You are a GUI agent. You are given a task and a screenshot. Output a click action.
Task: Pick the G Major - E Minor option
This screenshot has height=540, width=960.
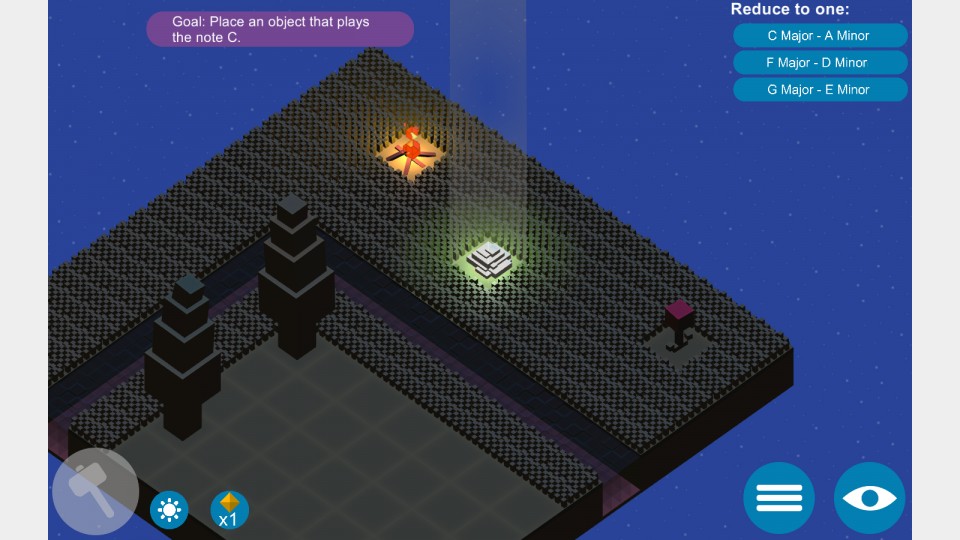(819, 89)
